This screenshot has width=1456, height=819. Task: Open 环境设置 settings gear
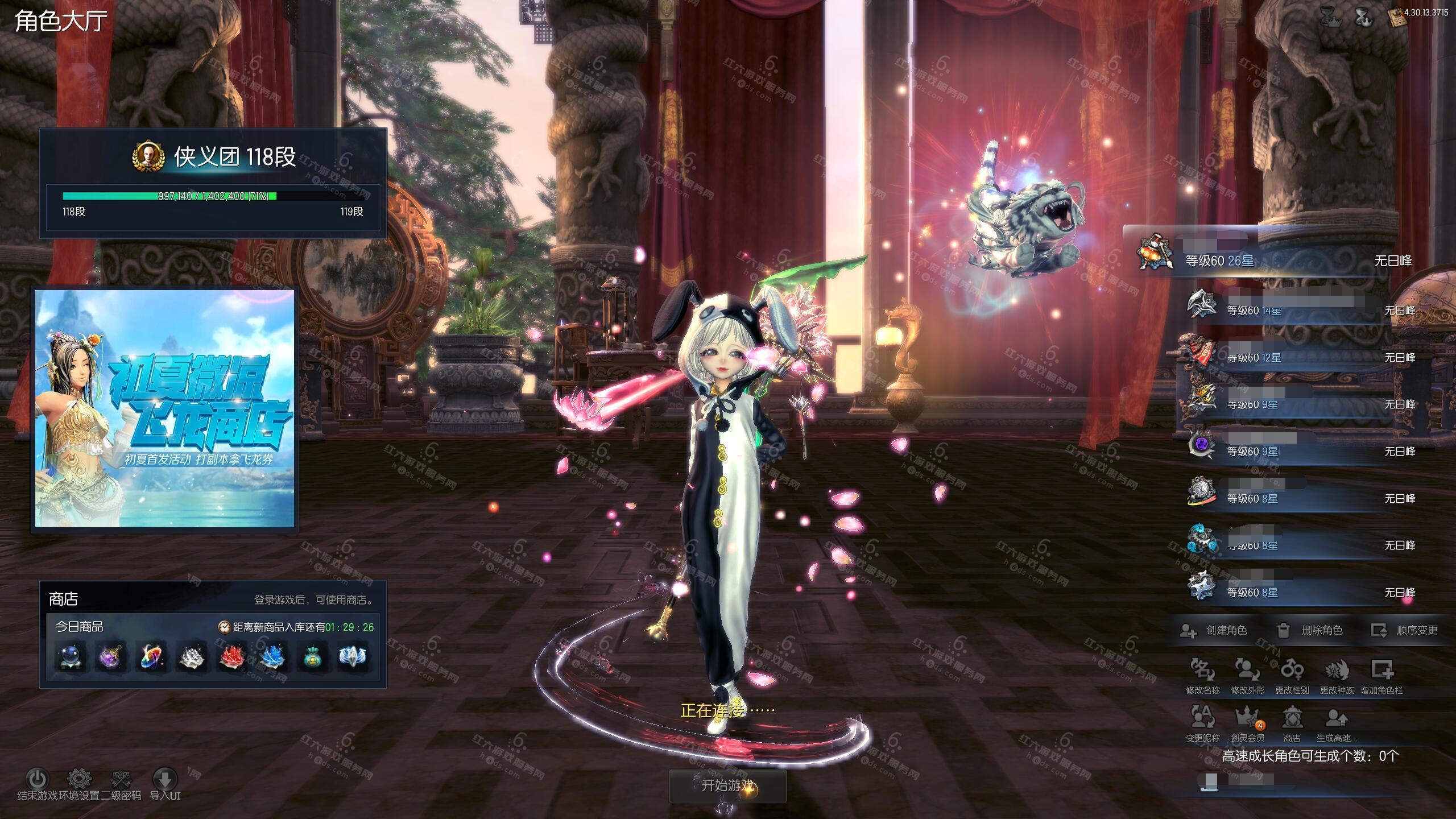80,779
